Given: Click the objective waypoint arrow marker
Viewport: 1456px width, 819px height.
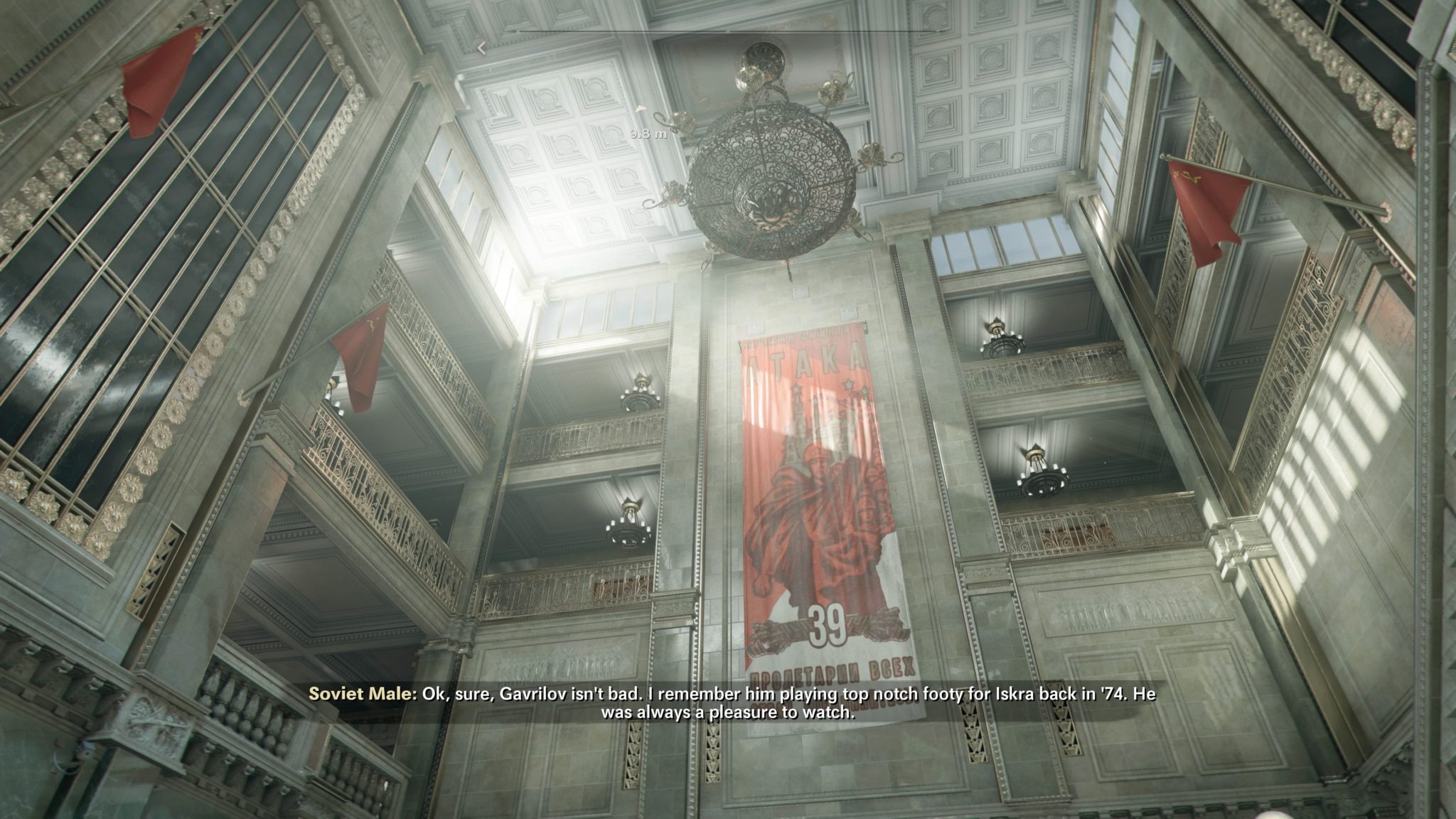Looking at the screenshot, I should tap(641, 109).
